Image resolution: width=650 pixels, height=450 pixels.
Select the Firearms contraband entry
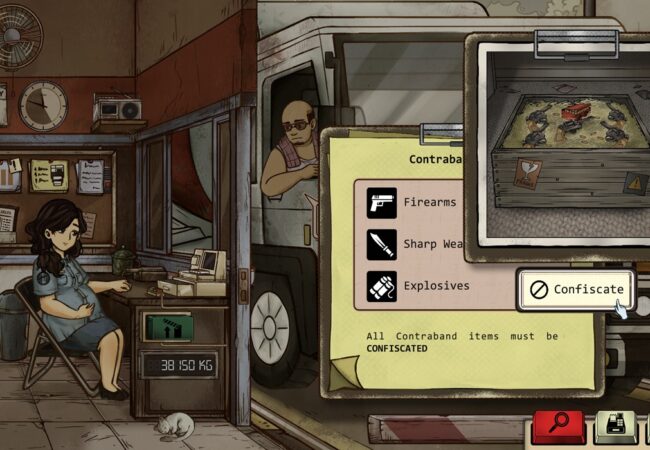[x=412, y=202]
